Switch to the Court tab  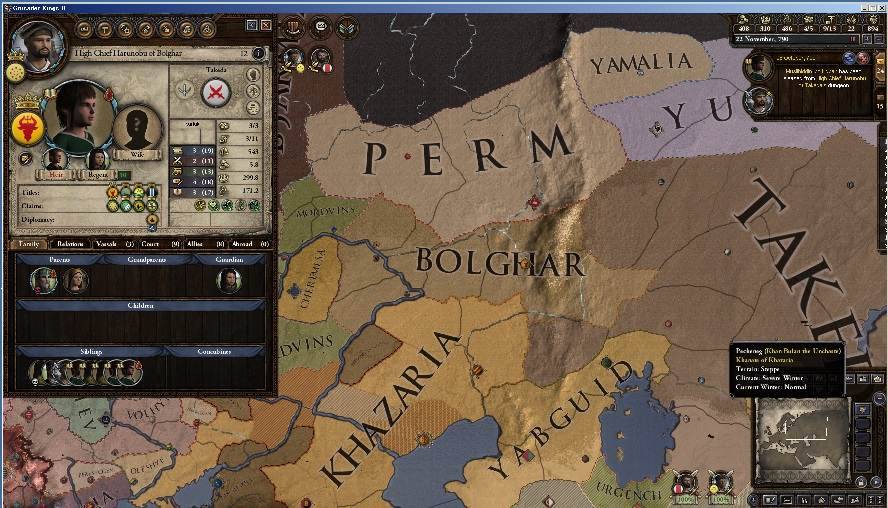coord(151,243)
